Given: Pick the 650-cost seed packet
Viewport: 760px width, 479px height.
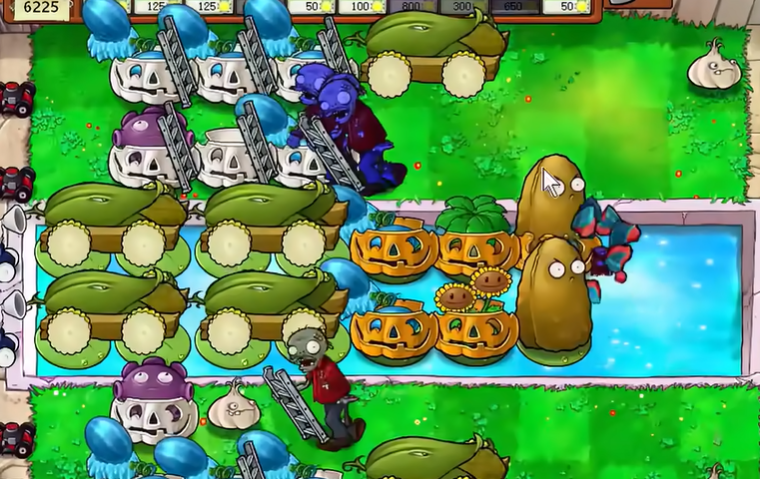Looking at the screenshot, I should (x=513, y=7).
